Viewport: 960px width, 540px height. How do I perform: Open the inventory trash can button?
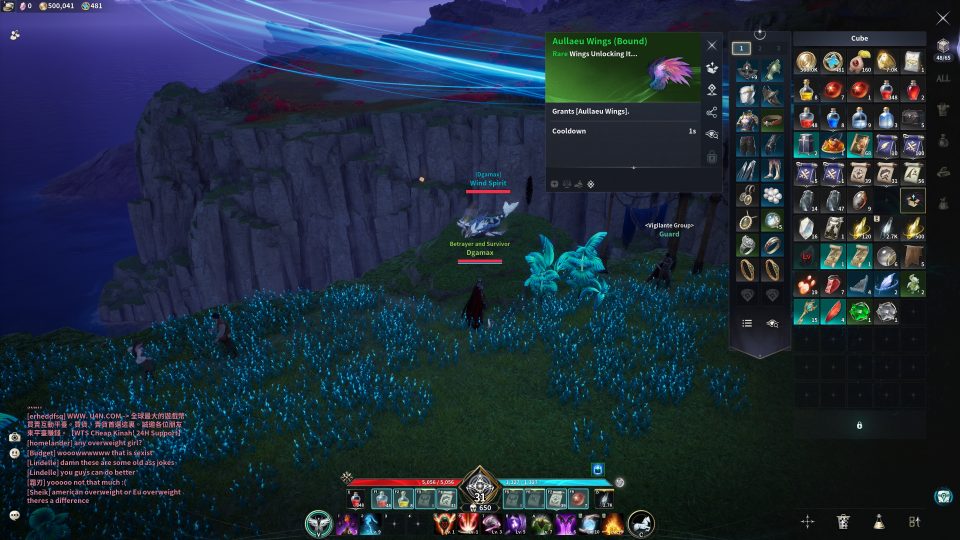843,521
